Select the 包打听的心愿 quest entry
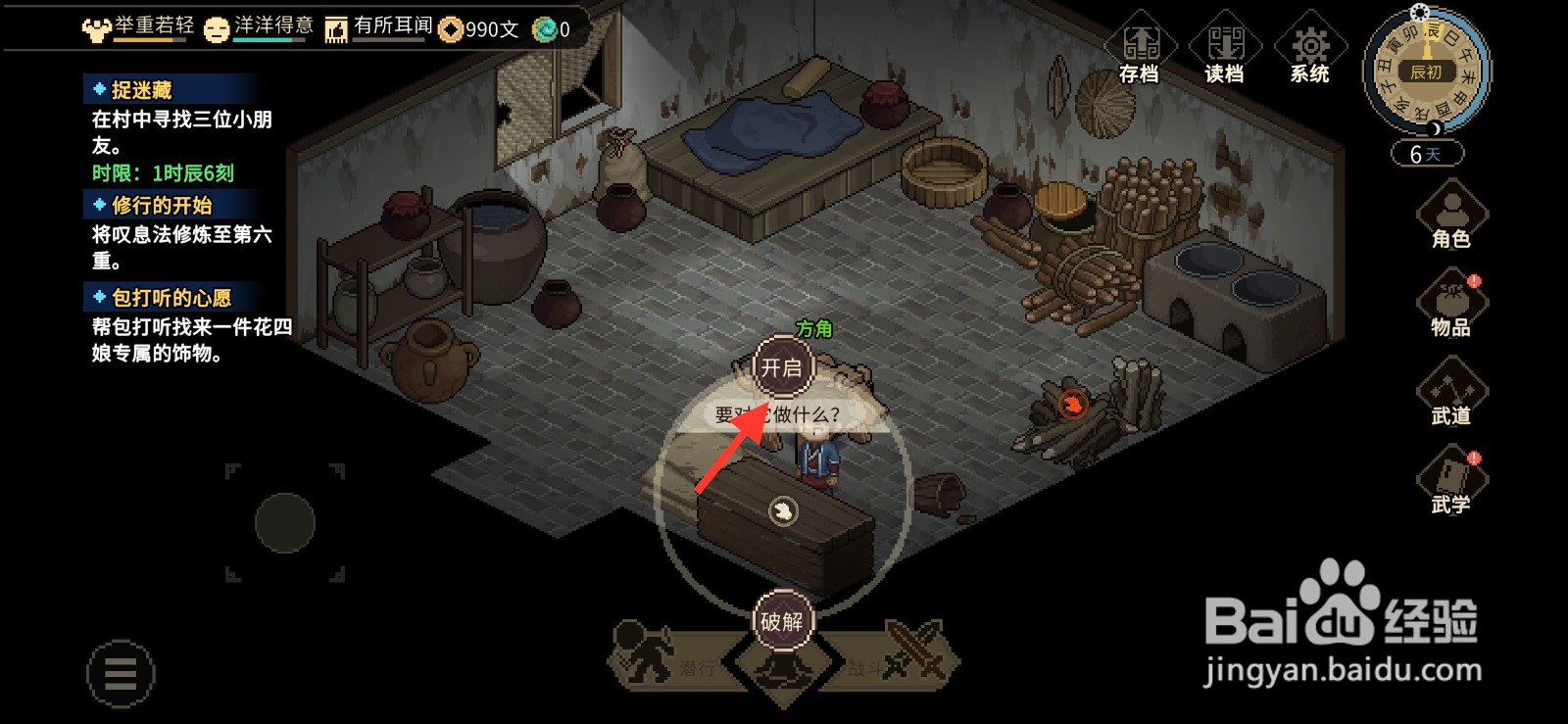Image resolution: width=1568 pixels, height=724 pixels. click(171, 297)
